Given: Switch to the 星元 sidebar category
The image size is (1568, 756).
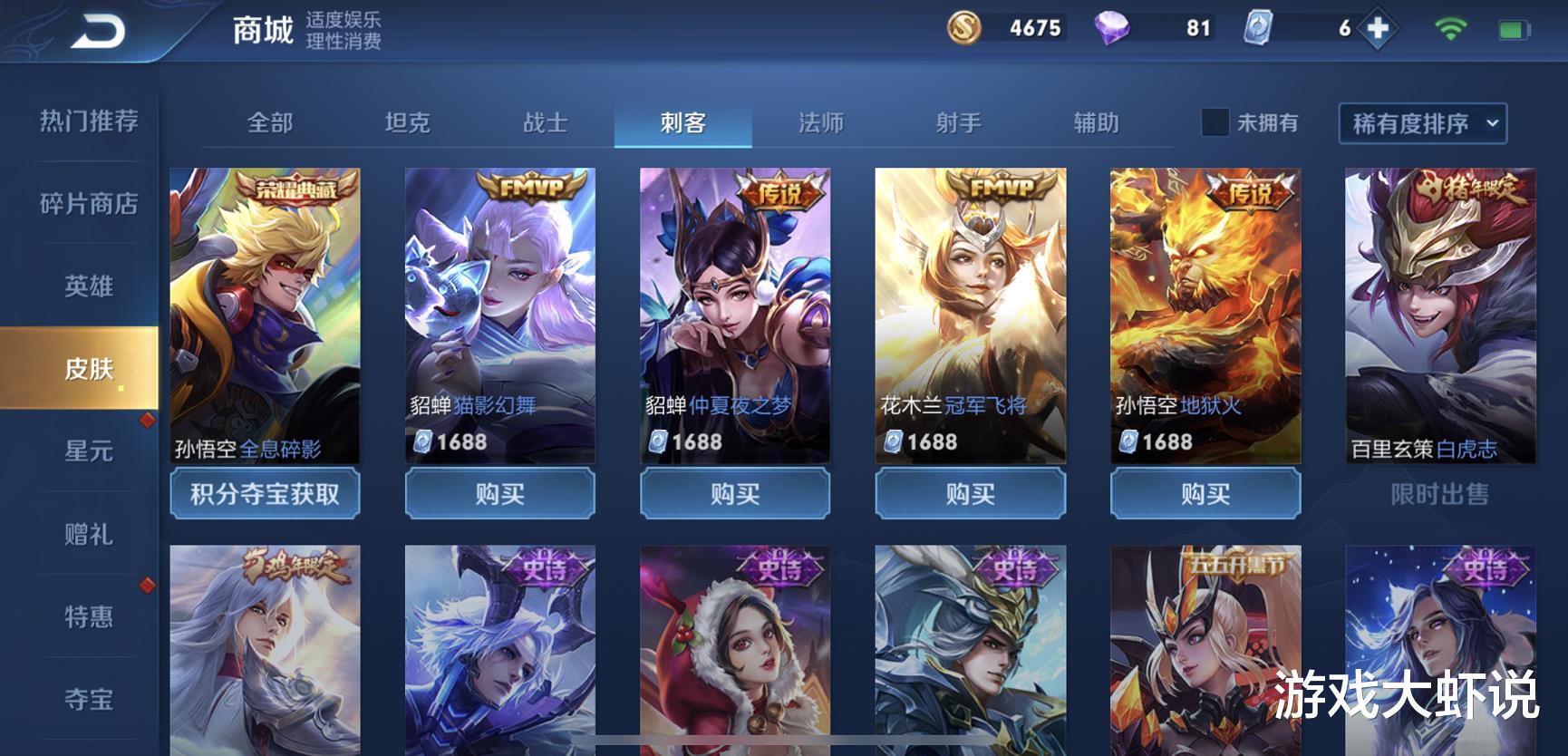Looking at the screenshot, I should (86, 451).
